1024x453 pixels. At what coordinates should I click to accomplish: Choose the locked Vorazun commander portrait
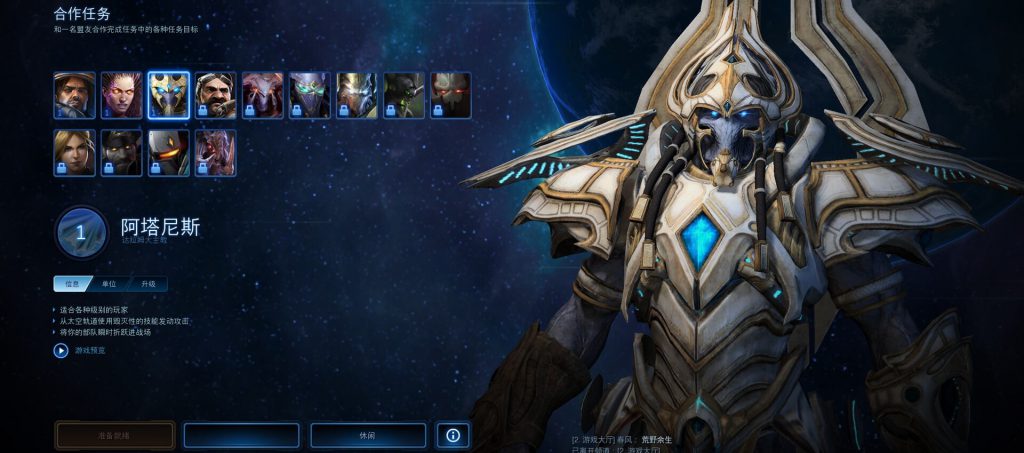click(x=309, y=95)
